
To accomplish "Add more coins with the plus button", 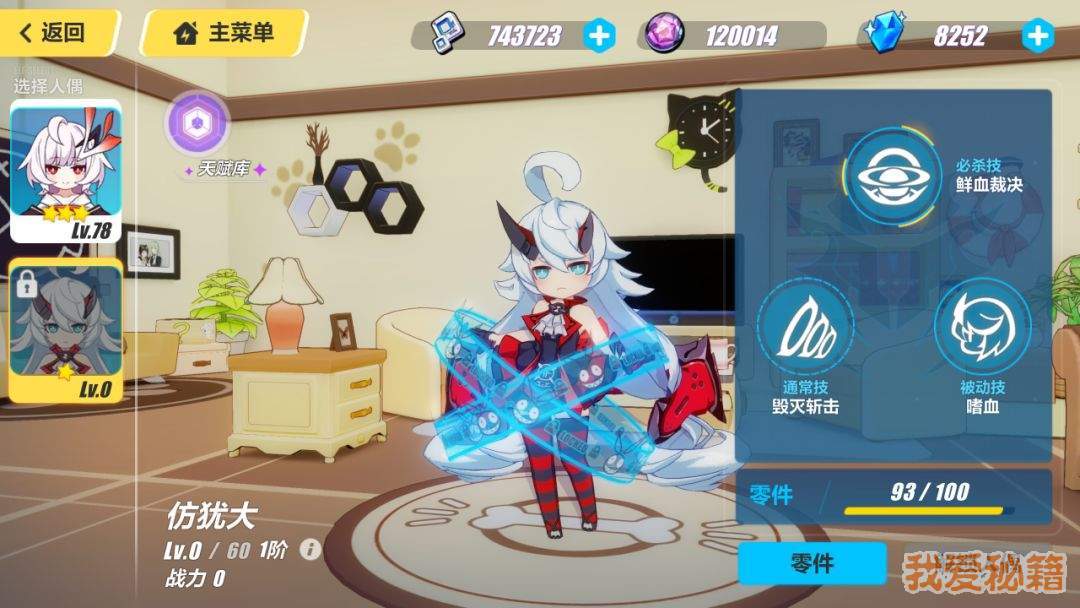I will pos(599,36).
